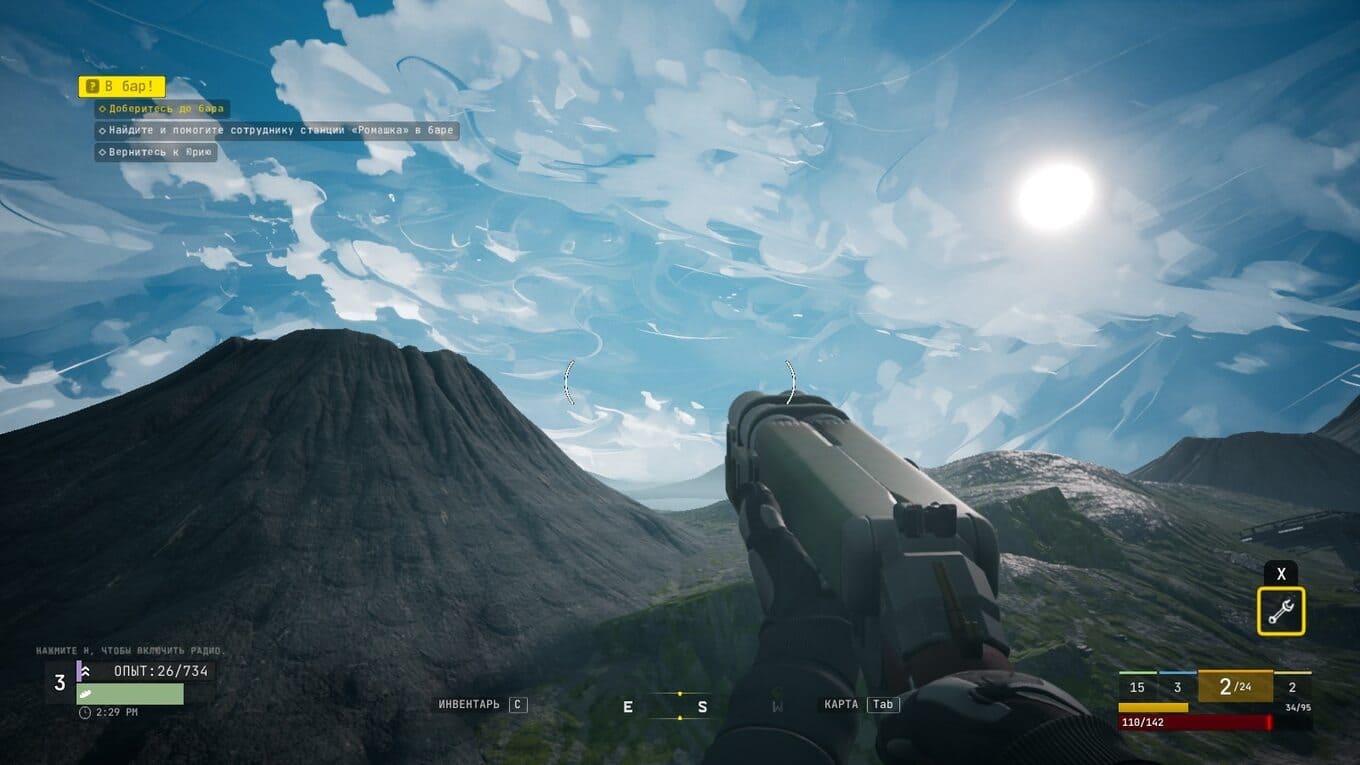Choose the blue-marked slot showing 3
The width and height of the screenshot is (1360, 765).
coord(1177,687)
